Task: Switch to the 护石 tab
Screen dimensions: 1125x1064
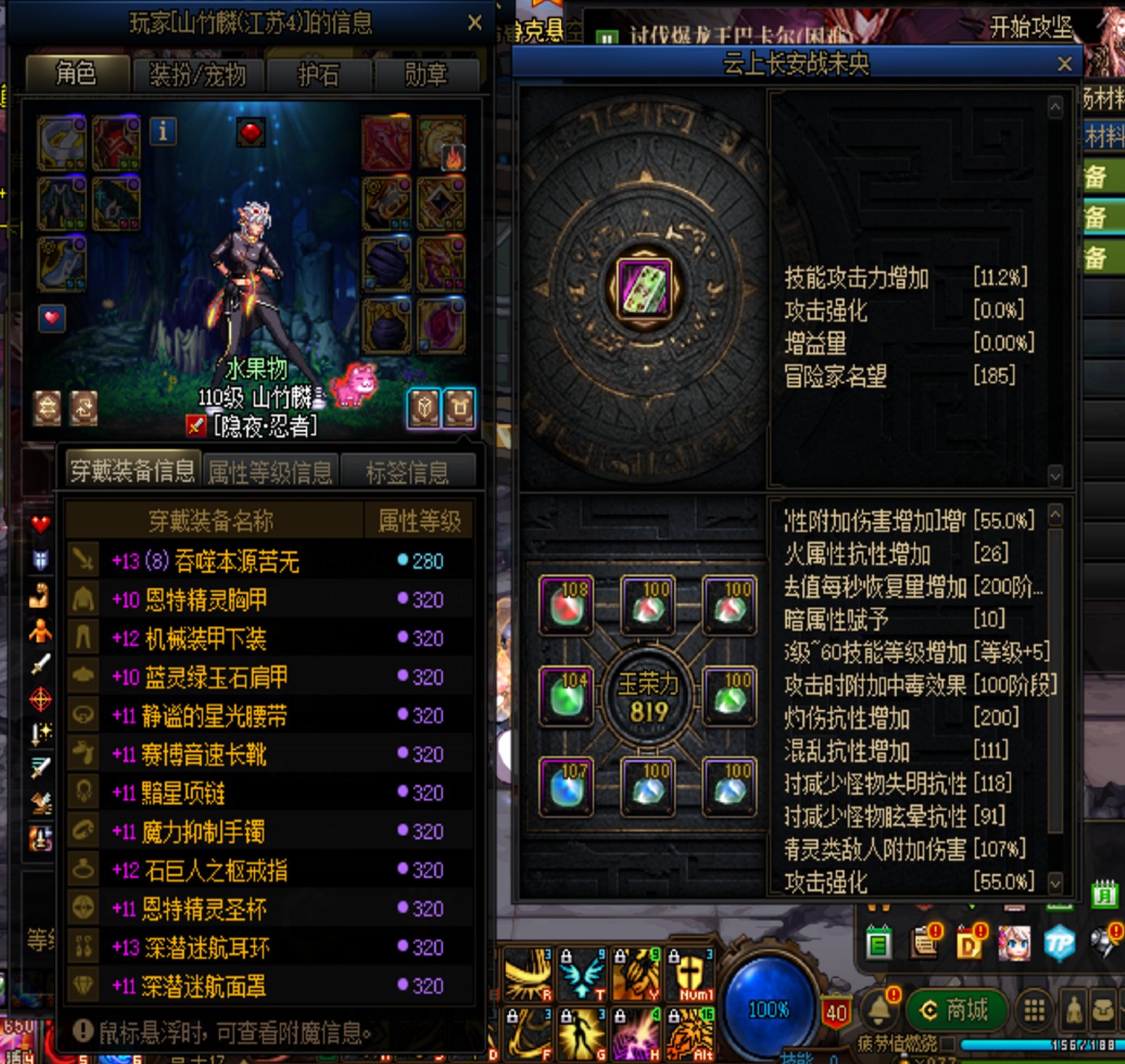Action: tap(319, 75)
